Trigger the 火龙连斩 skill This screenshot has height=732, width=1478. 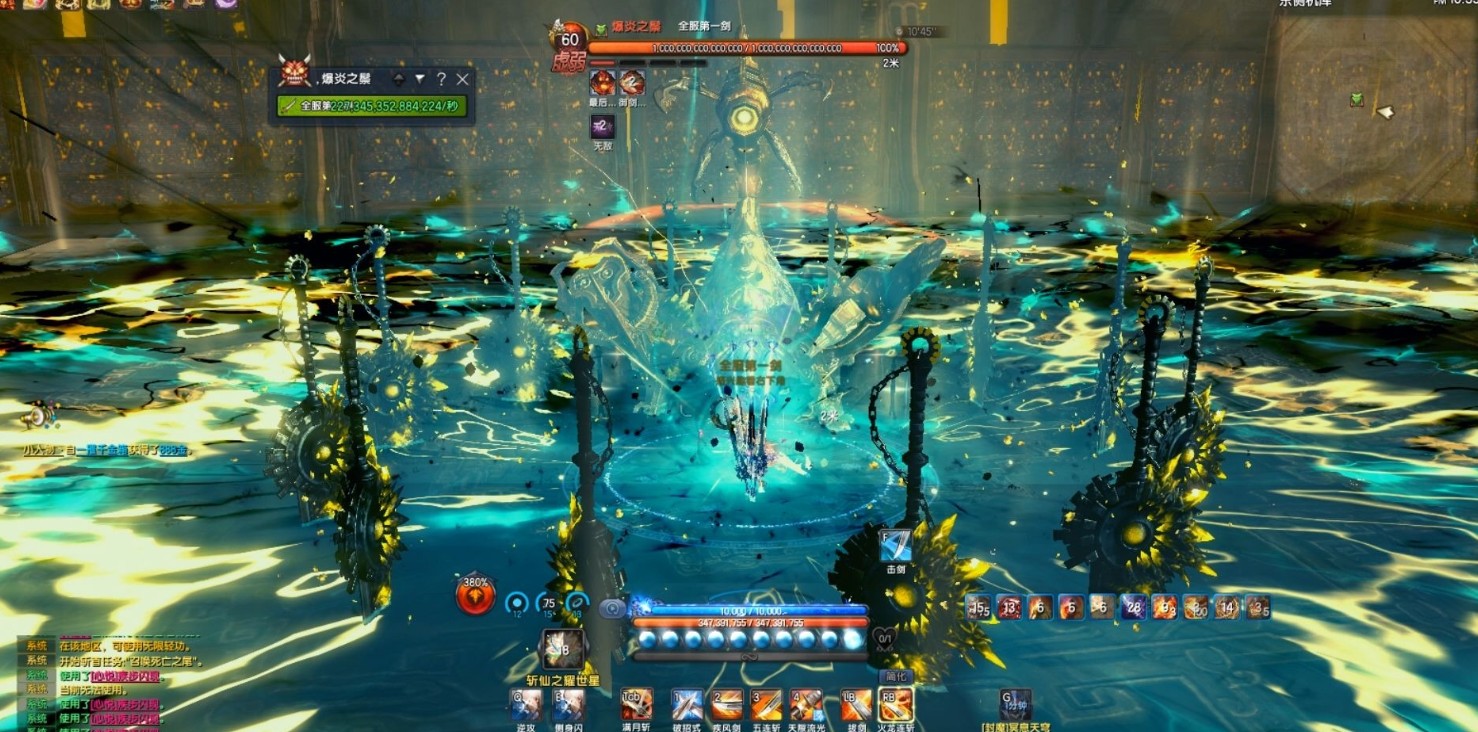click(x=895, y=704)
